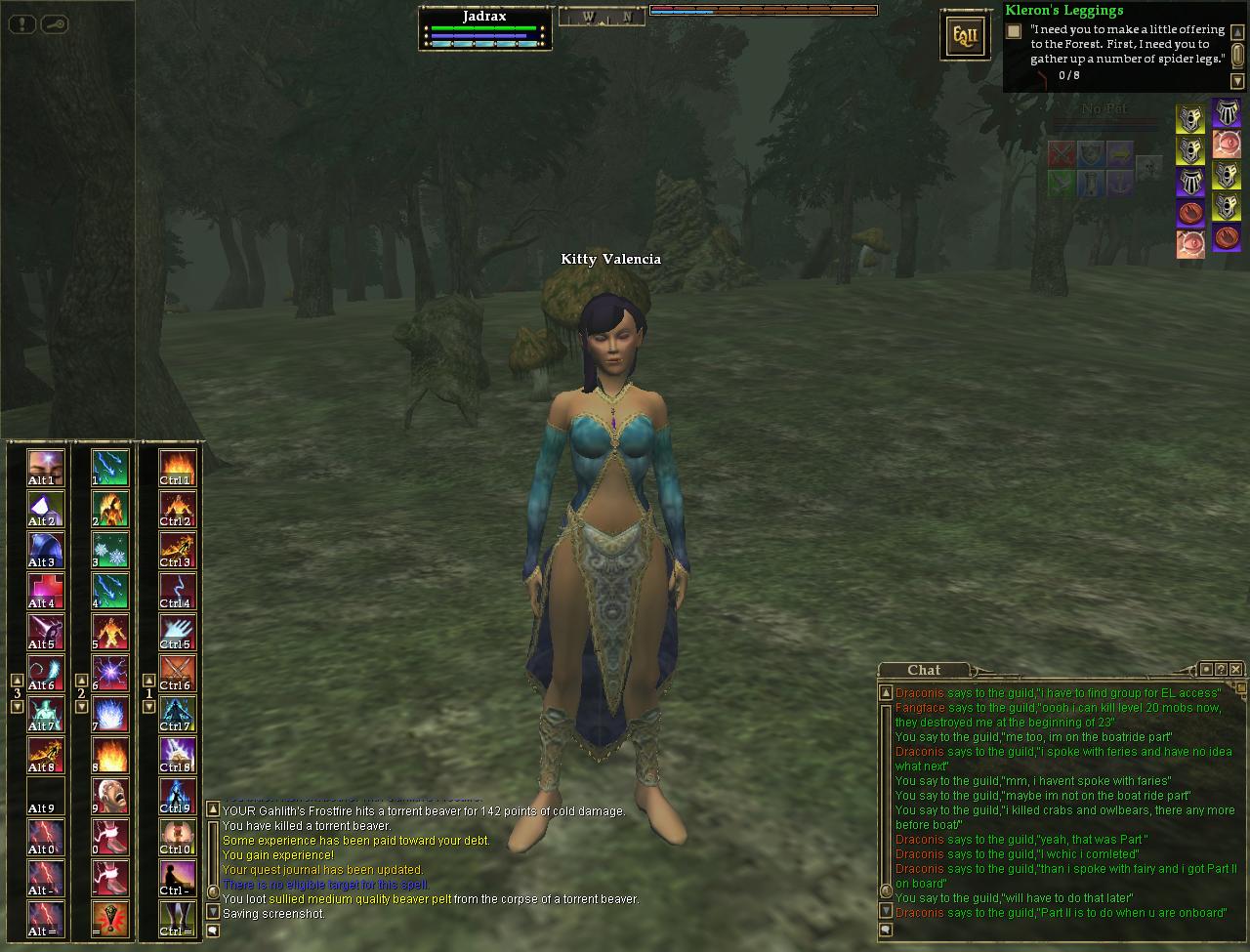
Task: Close the Chat window
Action: pos(1236,669)
